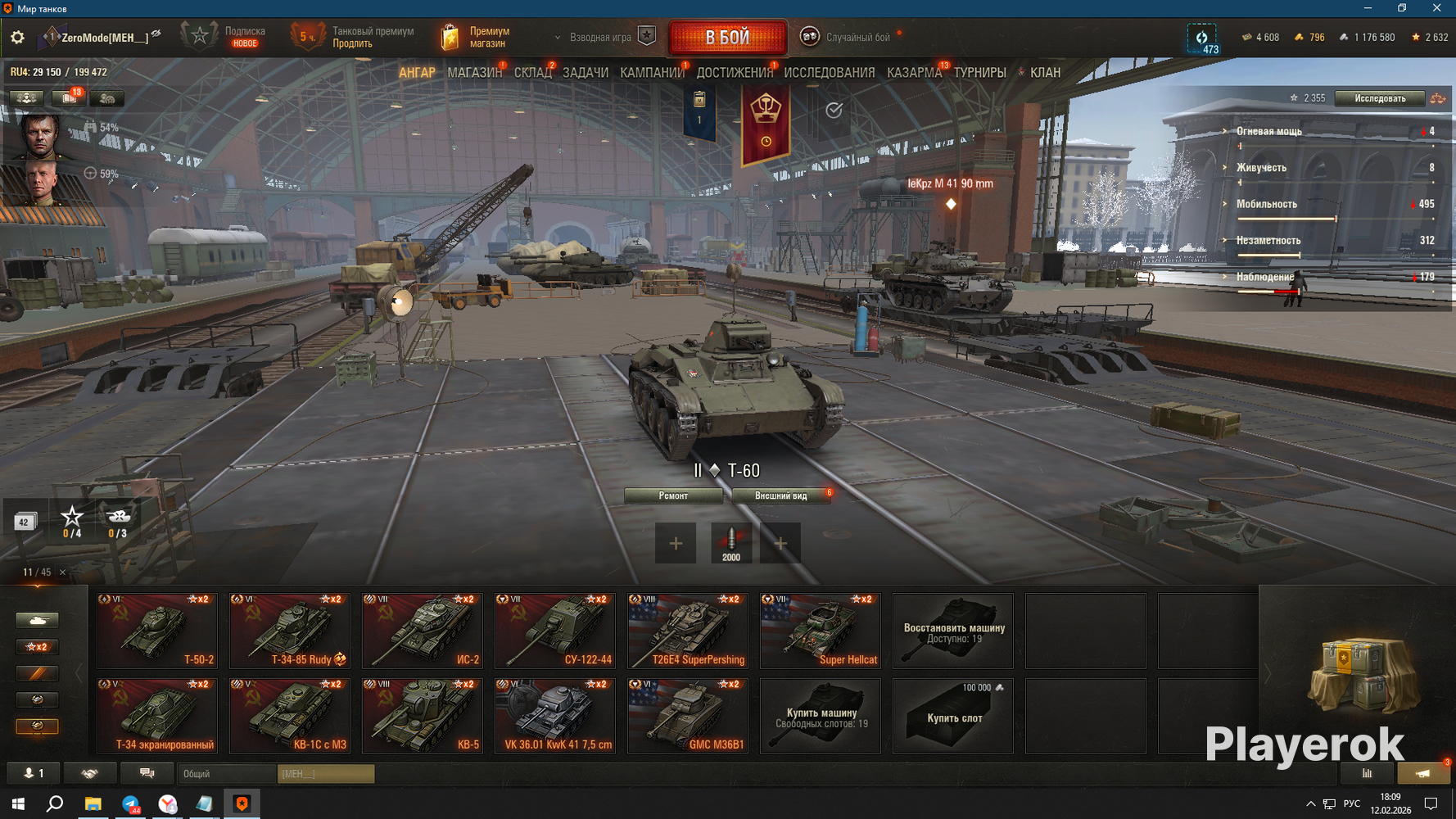Pick the T-50-2 tank card
1456x819 pixels.
point(157,631)
